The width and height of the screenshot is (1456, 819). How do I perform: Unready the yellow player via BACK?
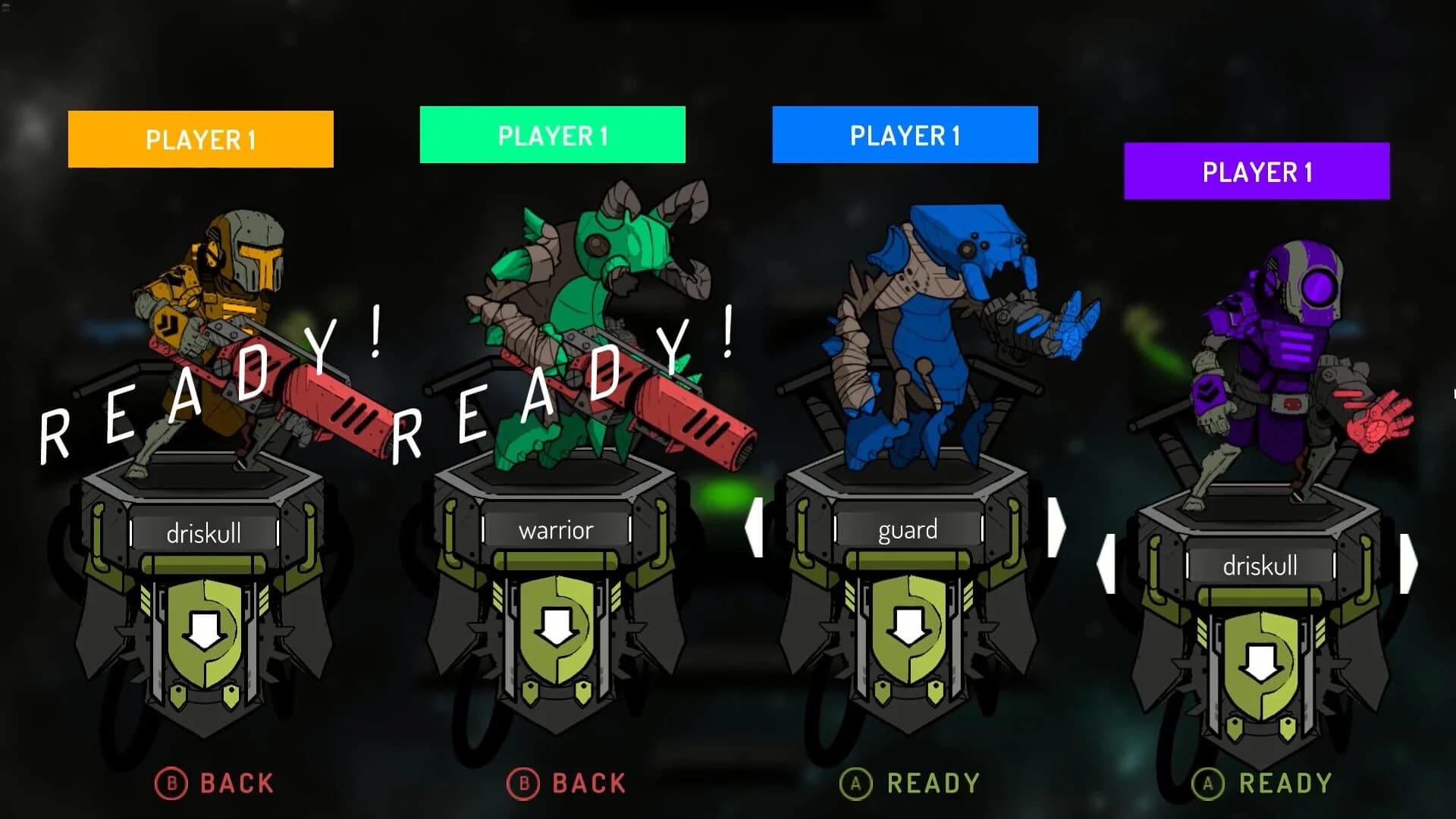click(x=220, y=782)
